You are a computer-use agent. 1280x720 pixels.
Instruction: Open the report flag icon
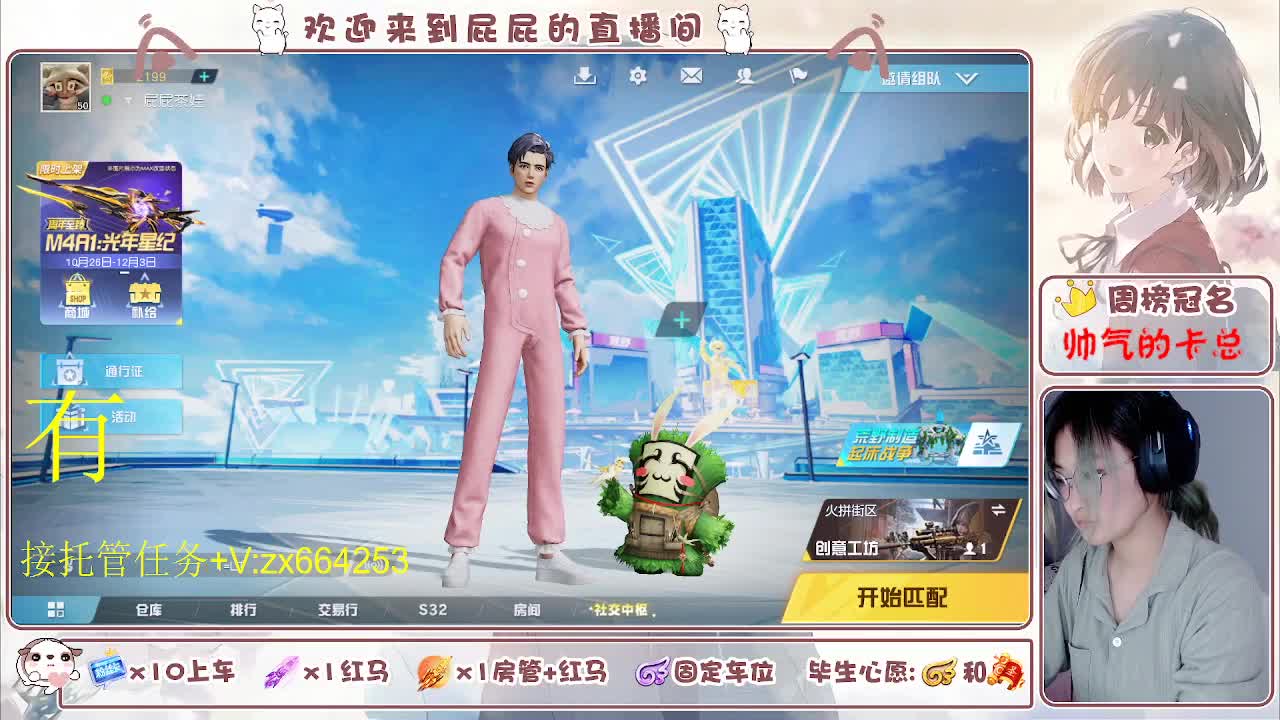click(797, 75)
